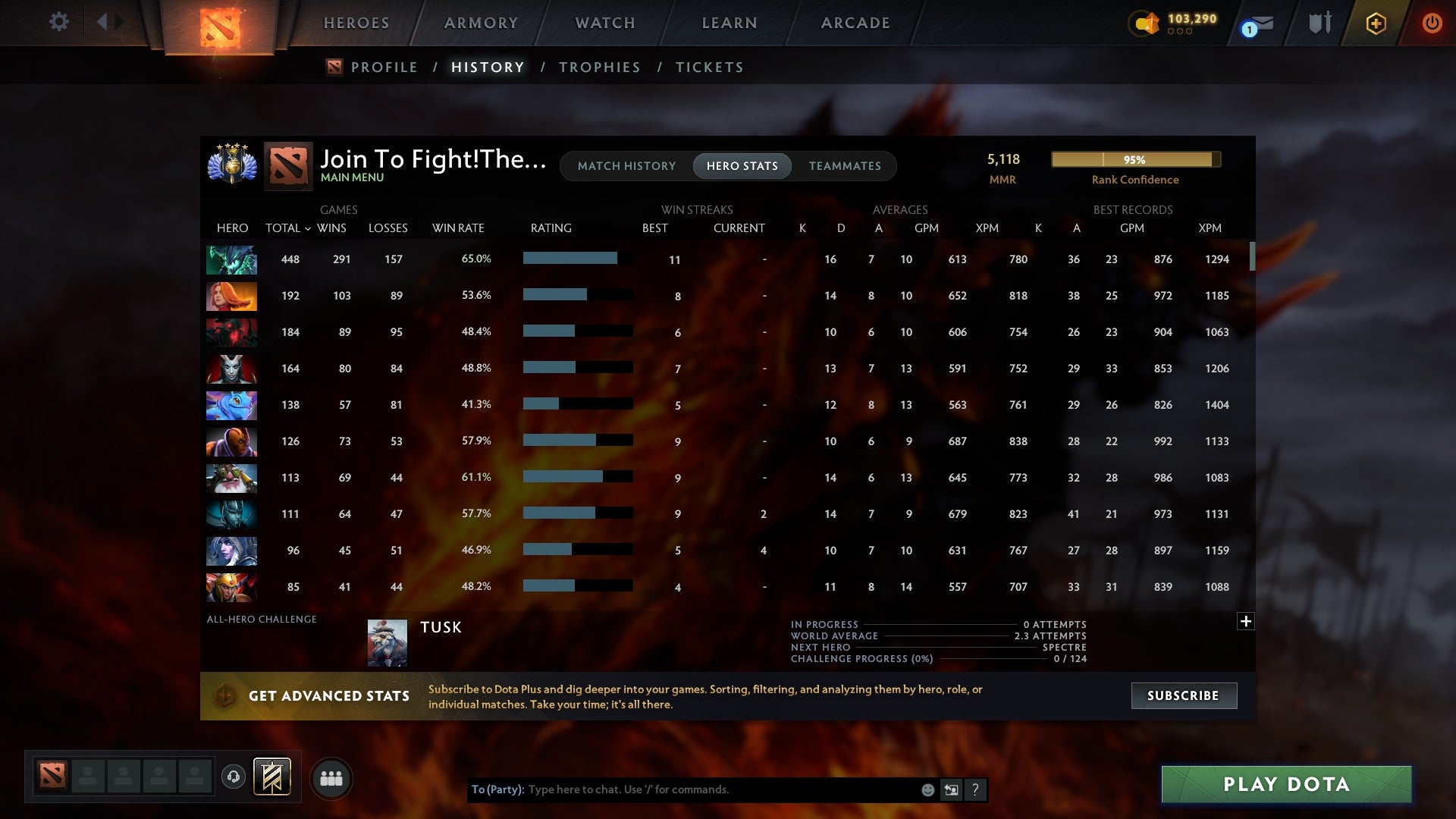The height and width of the screenshot is (819, 1456).
Task: Click the power/logout icon top right
Action: [x=1432, y=23]
